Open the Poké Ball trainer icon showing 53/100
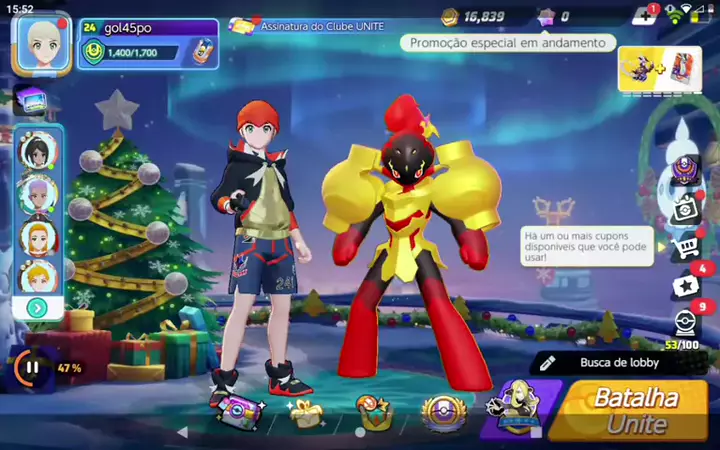Image resolution: width=720 pixels, height=450 pixels. click(x=685, y=323)
